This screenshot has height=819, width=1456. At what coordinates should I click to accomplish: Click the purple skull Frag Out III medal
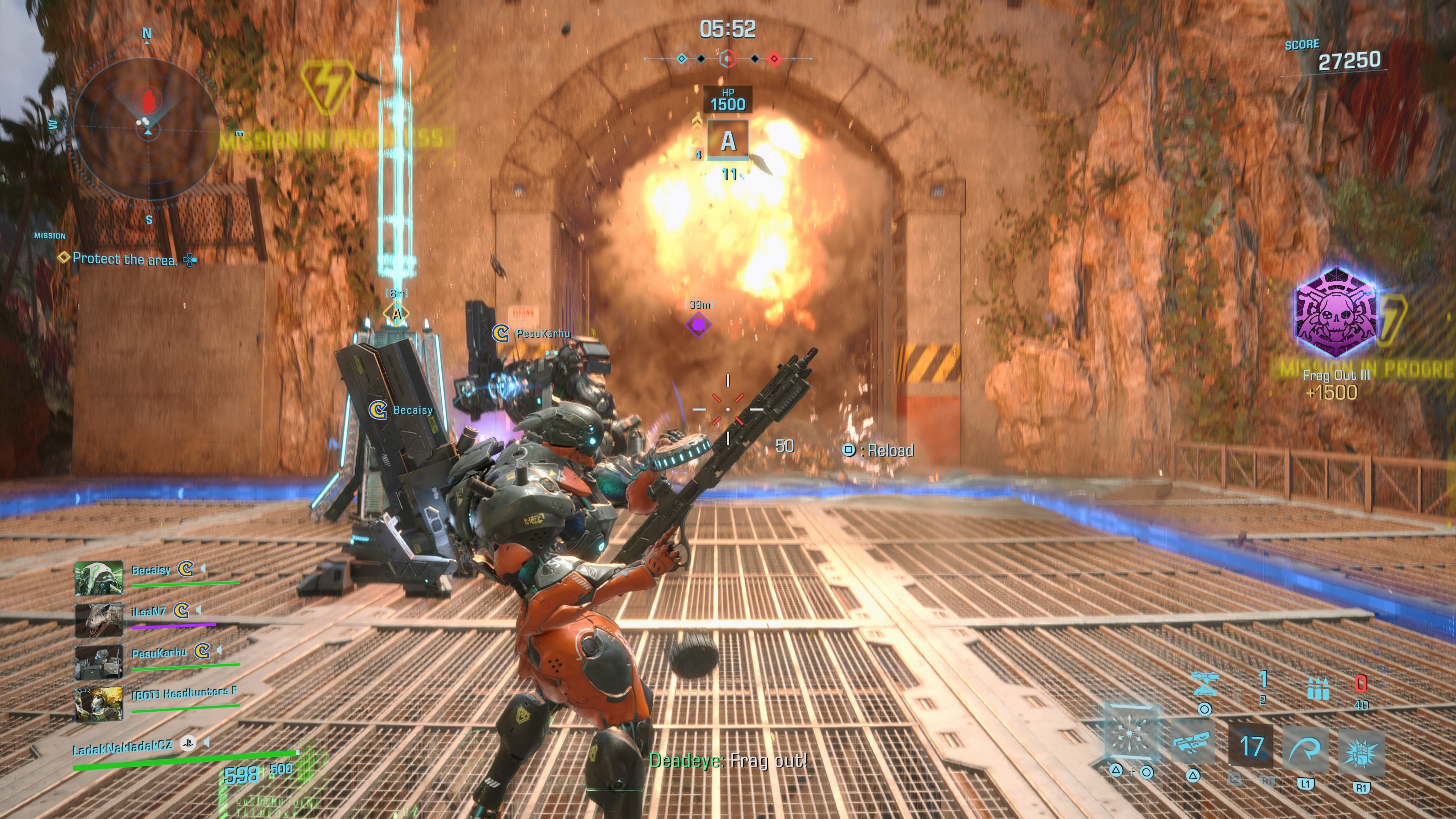1336,312
